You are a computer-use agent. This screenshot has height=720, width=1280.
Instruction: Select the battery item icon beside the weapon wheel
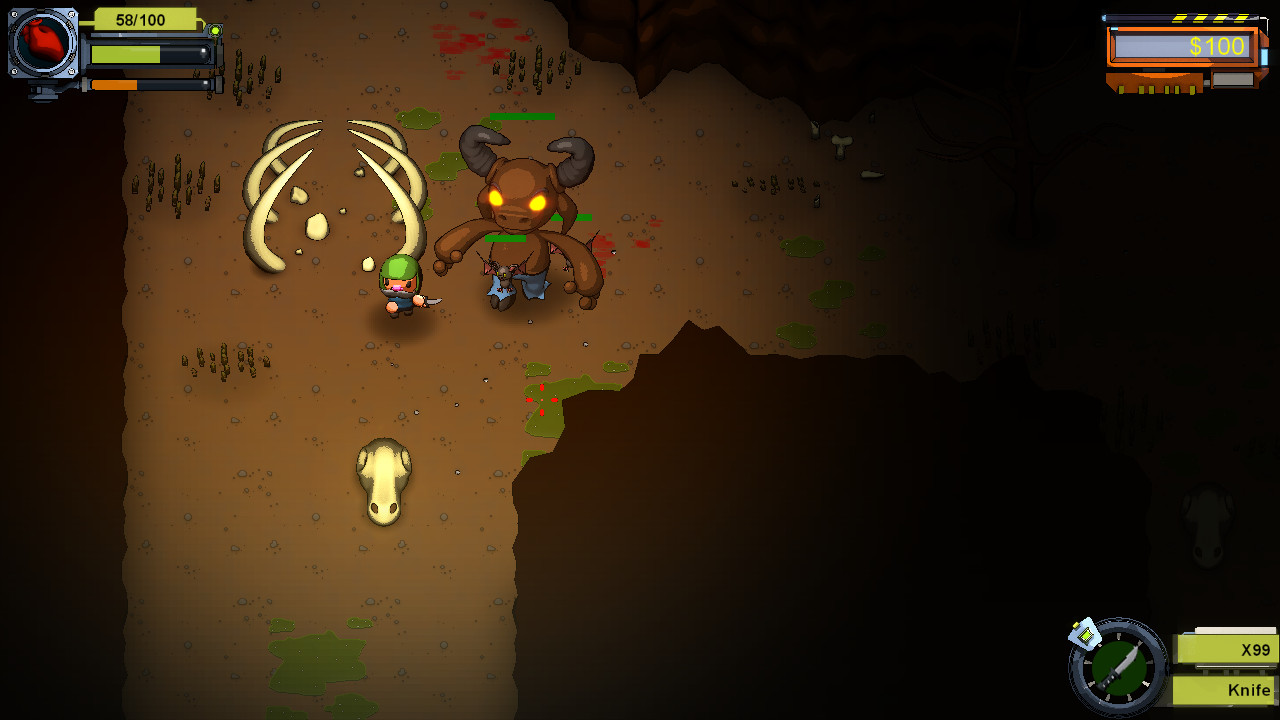click(1086, 632)
